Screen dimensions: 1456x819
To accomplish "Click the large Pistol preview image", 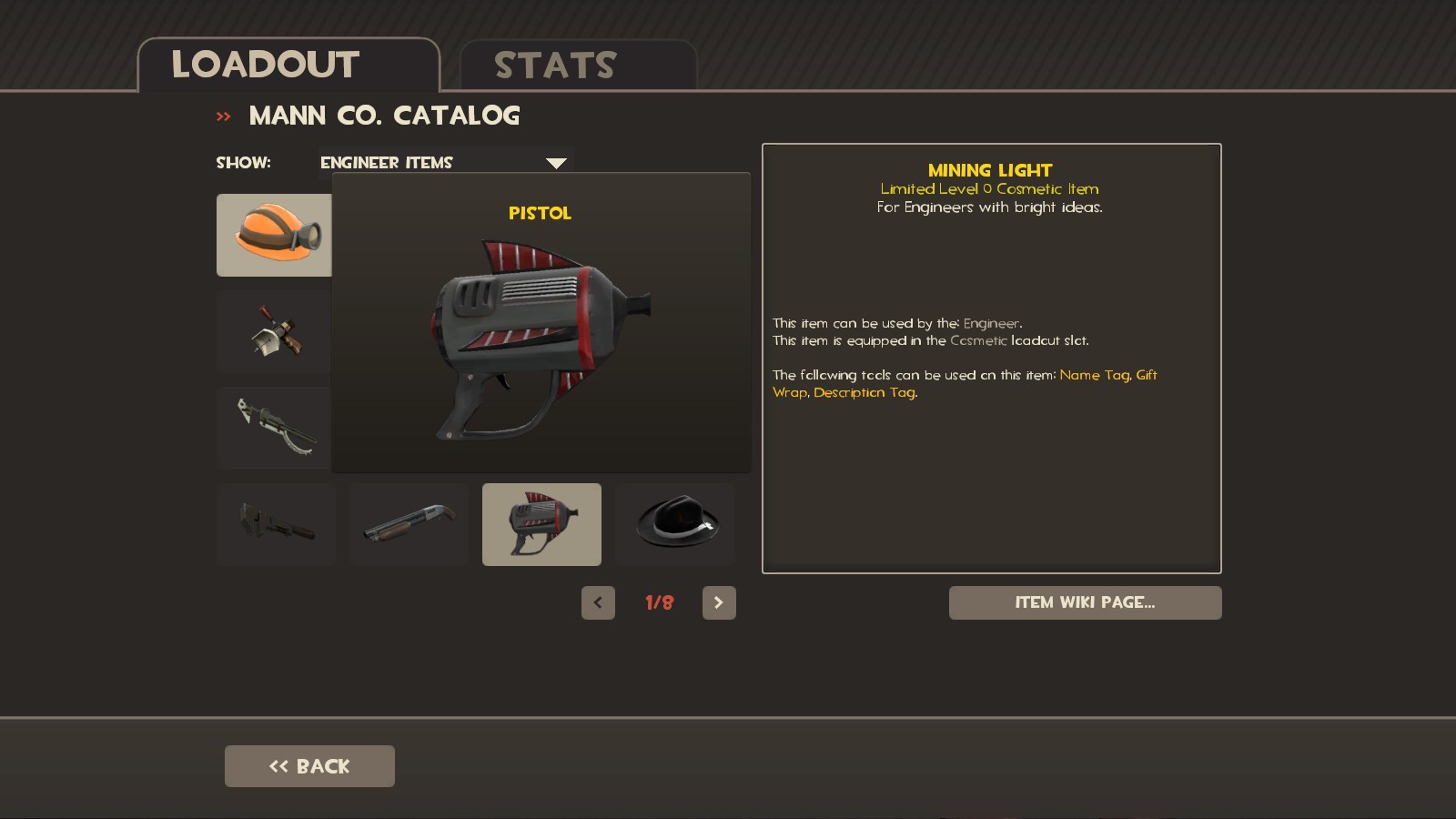I will 541,337.
